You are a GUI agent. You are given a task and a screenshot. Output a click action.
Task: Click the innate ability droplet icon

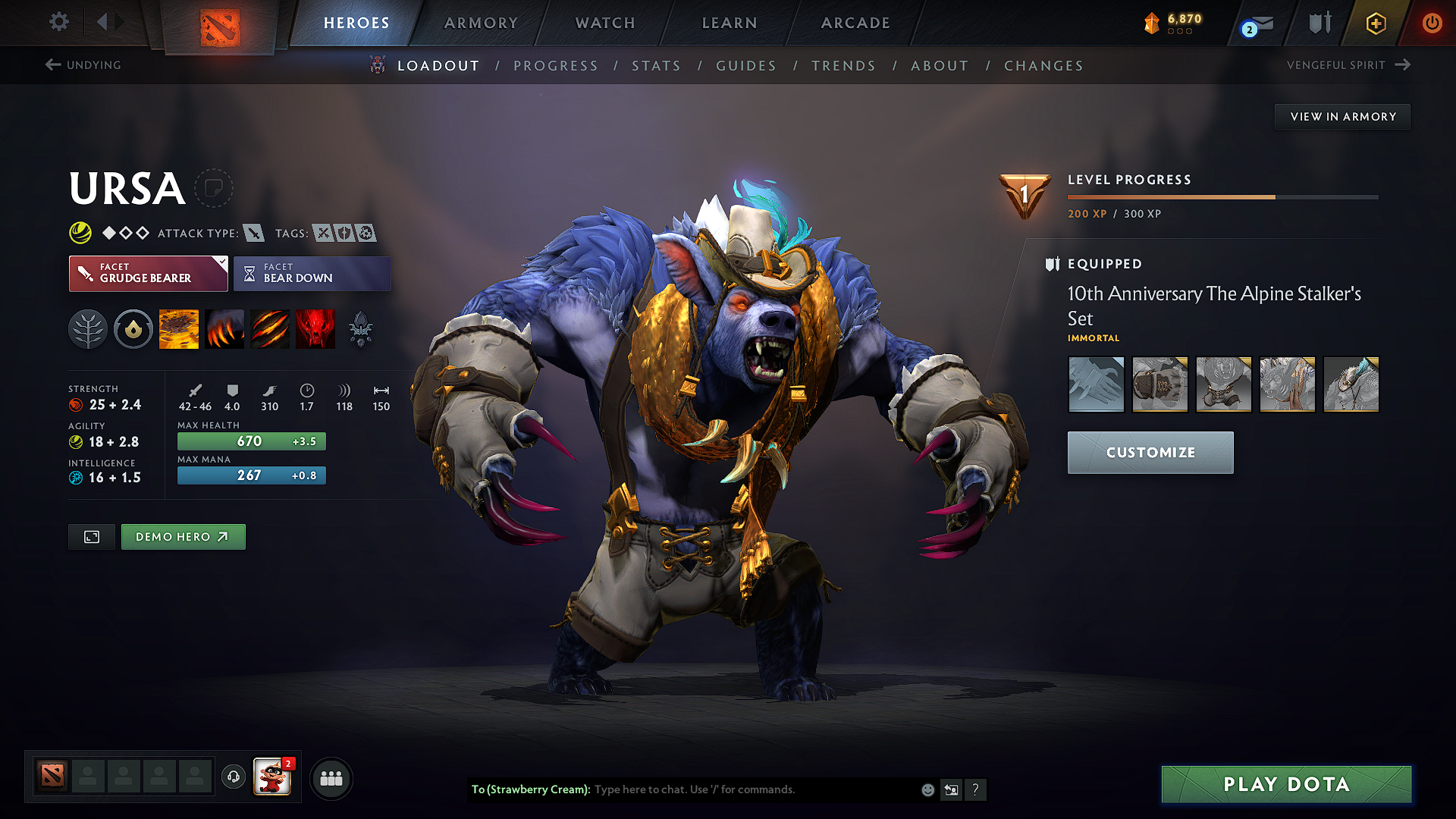pos(133,328)
